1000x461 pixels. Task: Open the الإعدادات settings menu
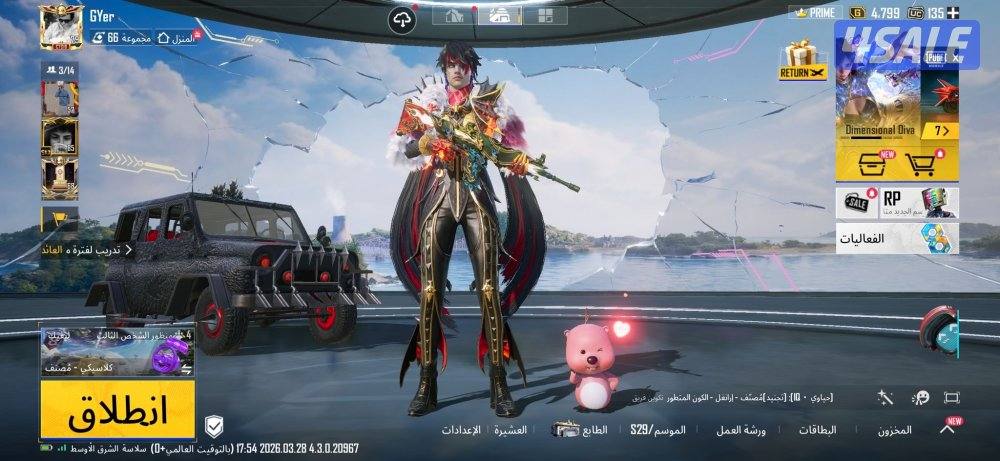[x=461, y=430]
